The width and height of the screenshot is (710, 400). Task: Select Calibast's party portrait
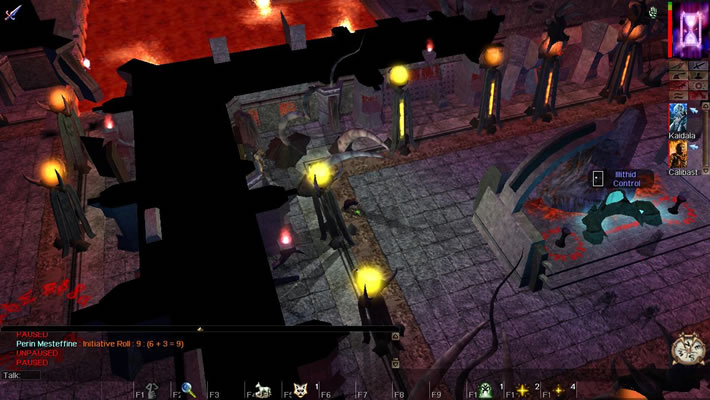pyautogui.click(x=680, y=153)
